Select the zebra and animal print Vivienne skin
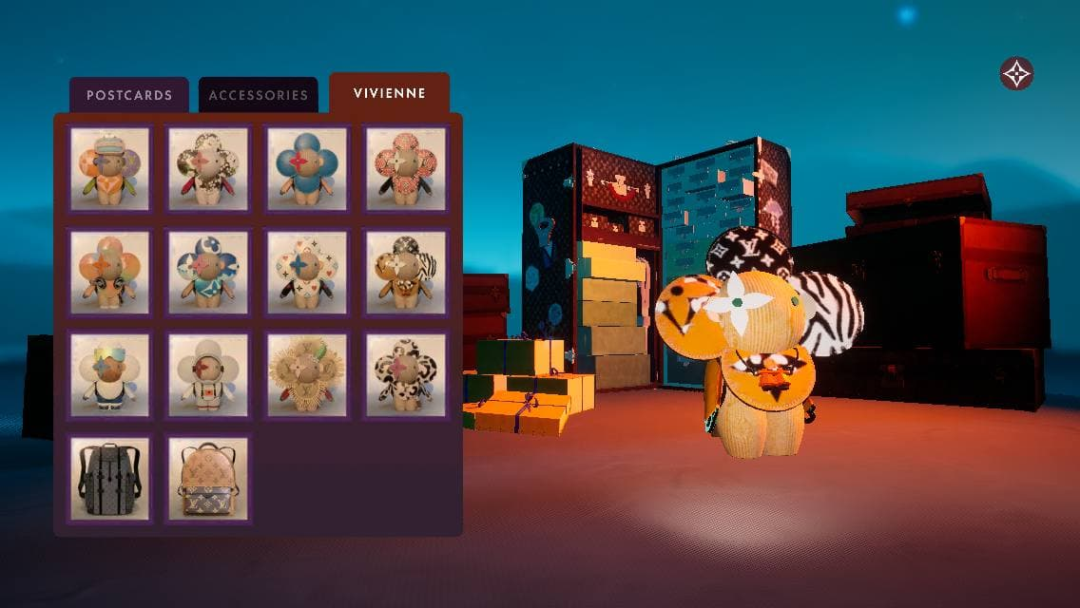 pos(405,272)
